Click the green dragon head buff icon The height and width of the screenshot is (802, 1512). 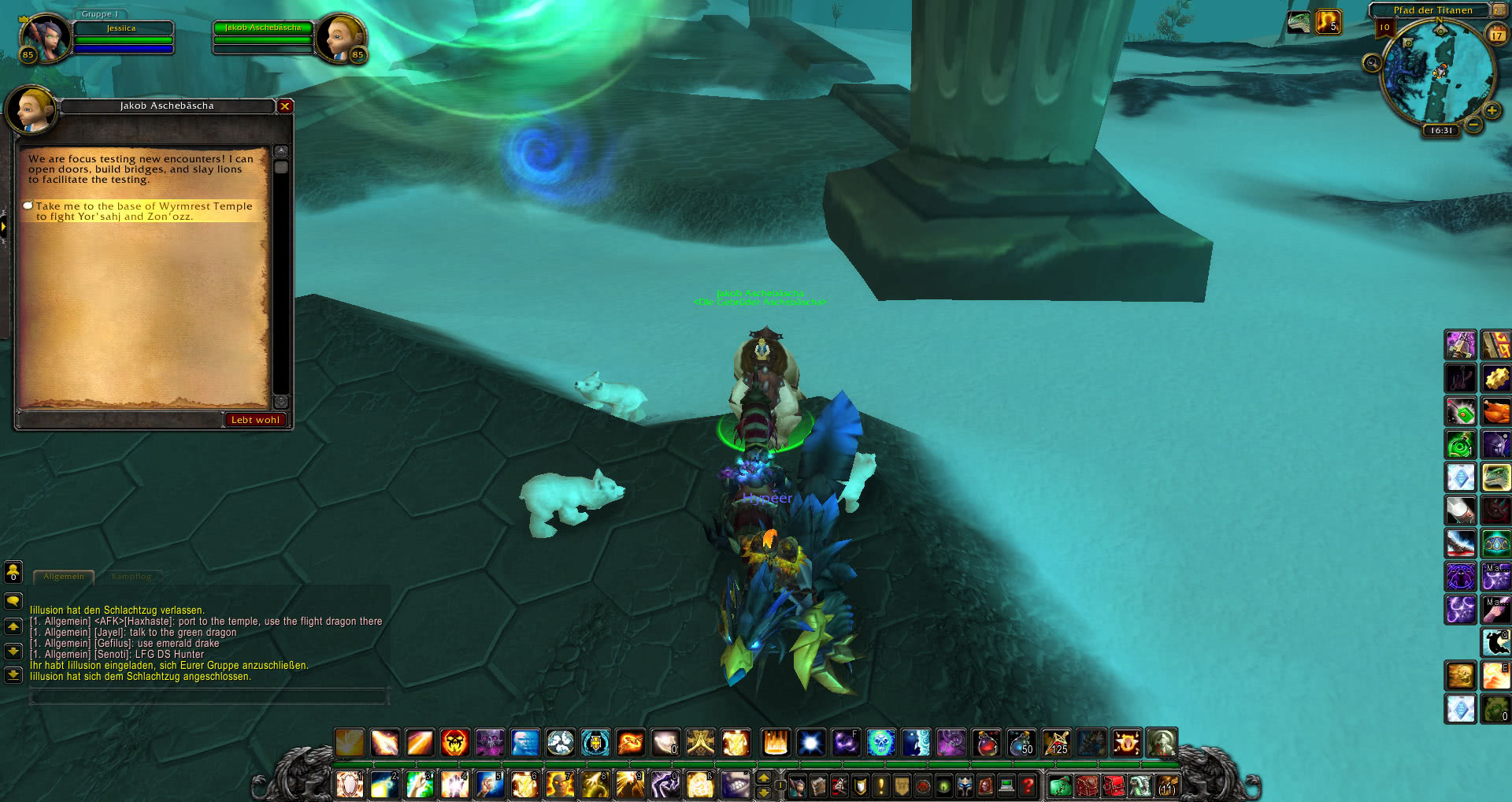coord(1298,22)
